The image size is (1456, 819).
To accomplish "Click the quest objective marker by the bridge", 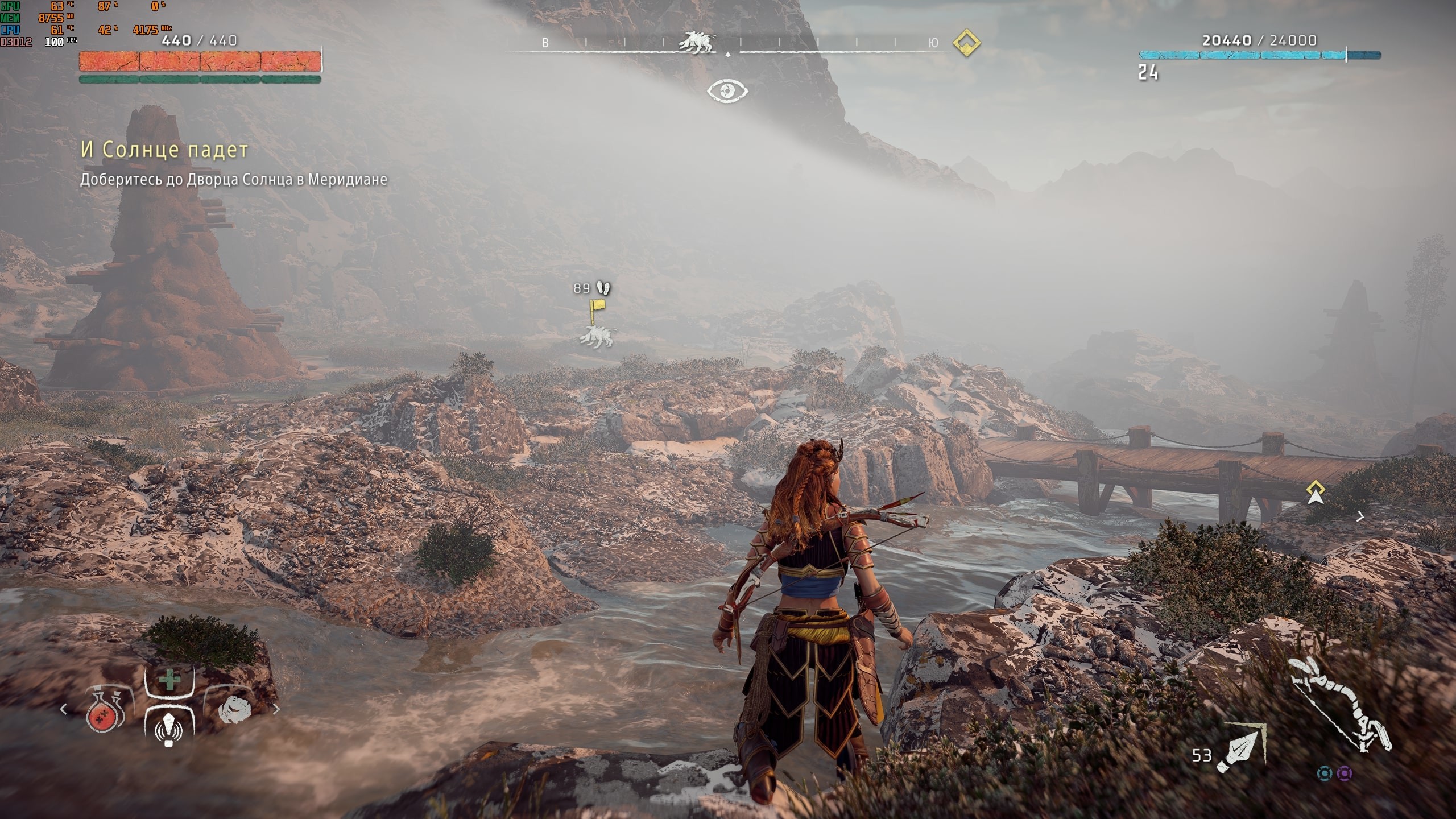I will pos(1316,493).
